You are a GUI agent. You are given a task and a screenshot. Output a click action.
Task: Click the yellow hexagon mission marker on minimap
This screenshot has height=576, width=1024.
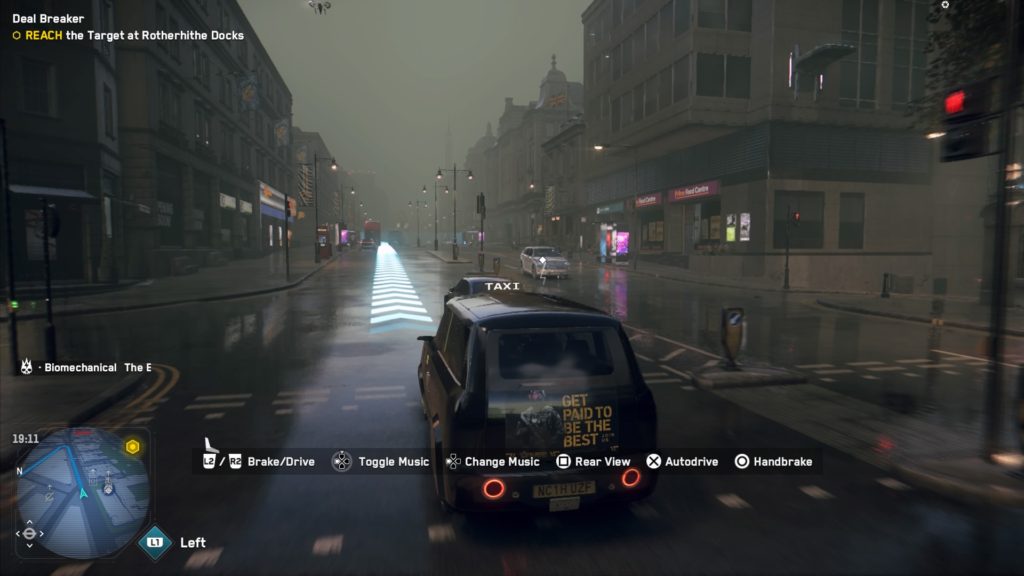pos(132,447)
